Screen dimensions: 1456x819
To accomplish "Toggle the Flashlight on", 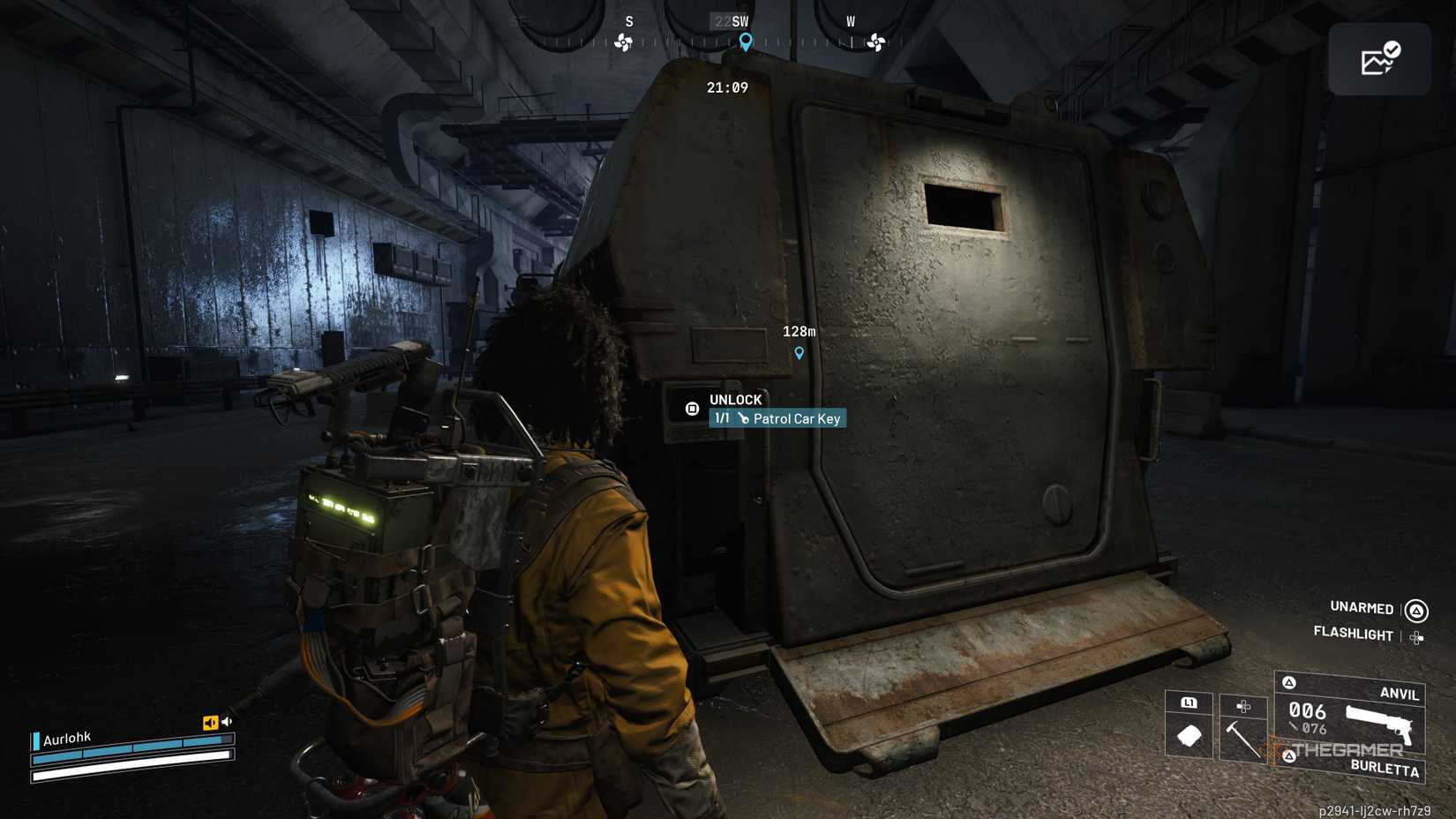I will [1354, 635].
